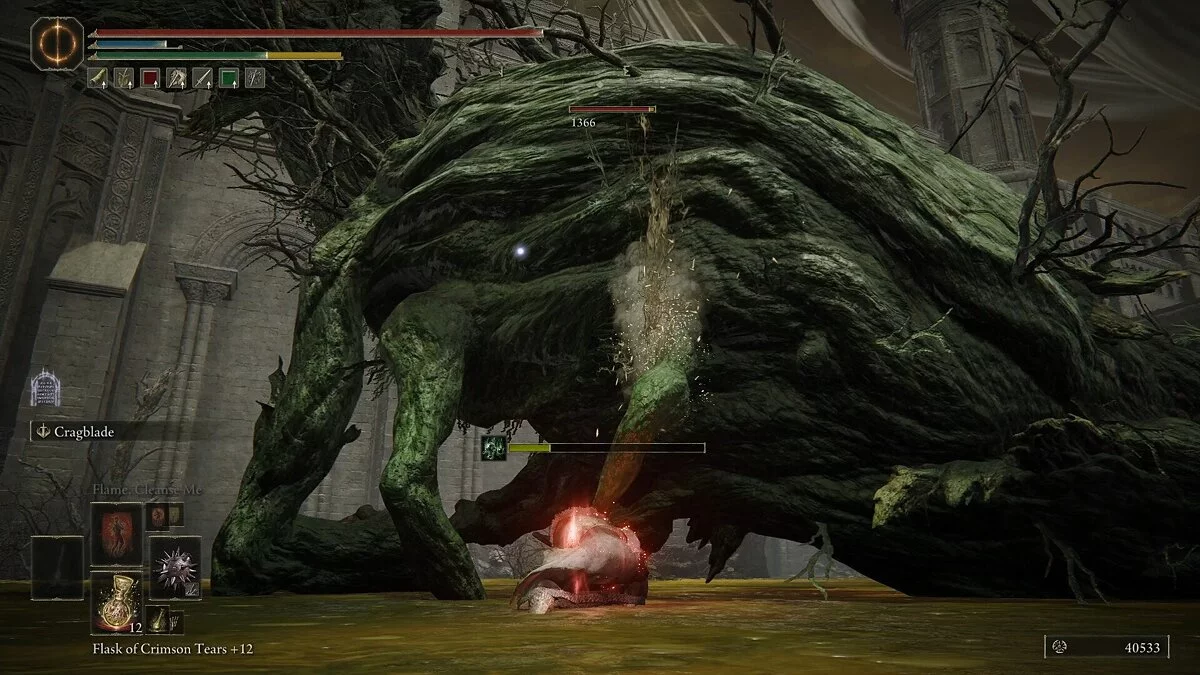Viewport: 1200px width, 675px height.
Task: Select the small next-flask preview icon
Action: coord(158,620)
